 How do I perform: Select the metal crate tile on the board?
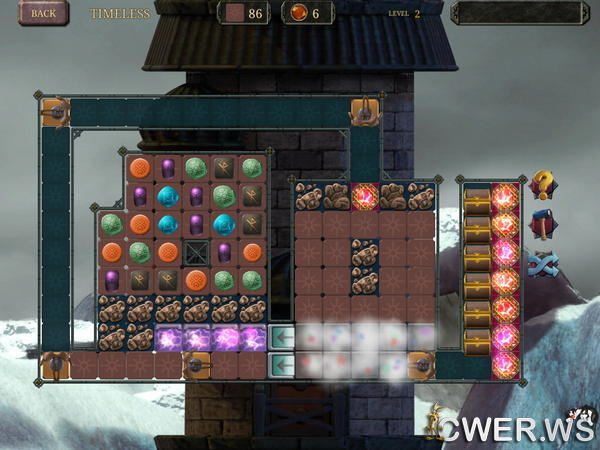(196, 252)
